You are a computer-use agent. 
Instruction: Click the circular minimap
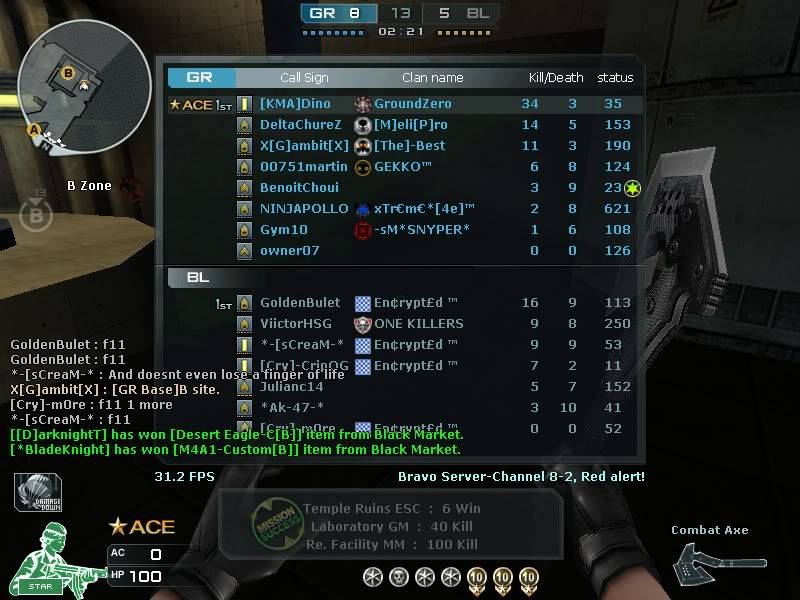(84, 86)
